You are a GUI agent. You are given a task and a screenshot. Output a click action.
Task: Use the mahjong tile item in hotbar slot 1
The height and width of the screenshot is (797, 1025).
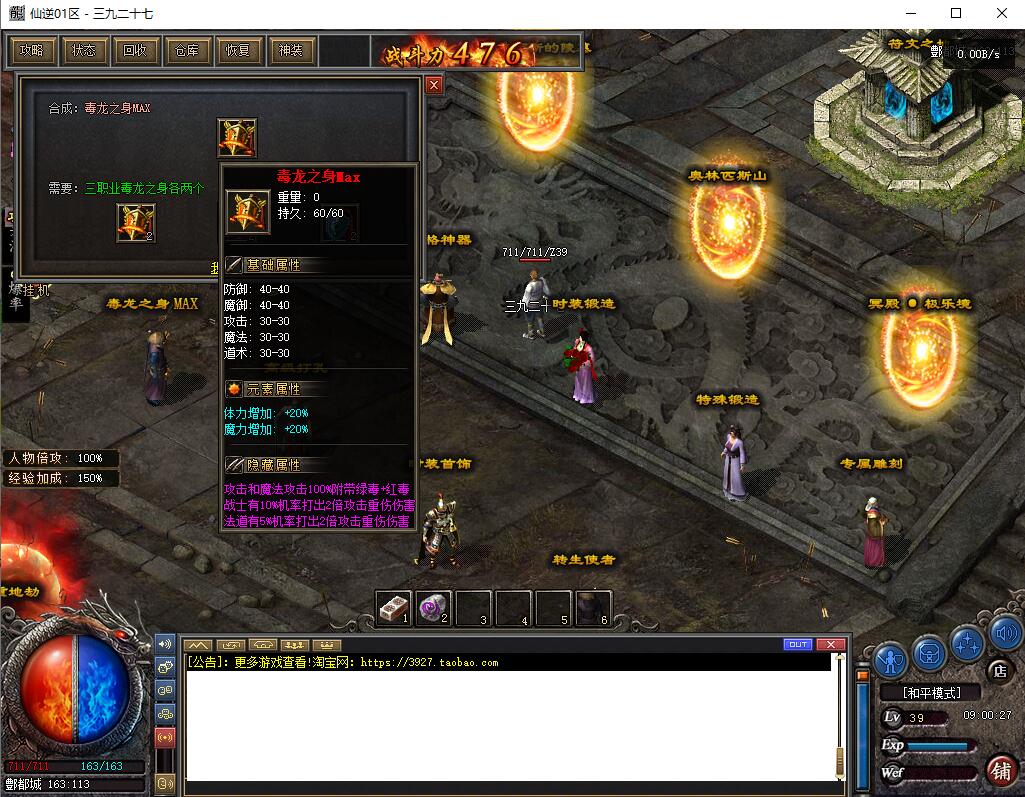click(393, 607)
